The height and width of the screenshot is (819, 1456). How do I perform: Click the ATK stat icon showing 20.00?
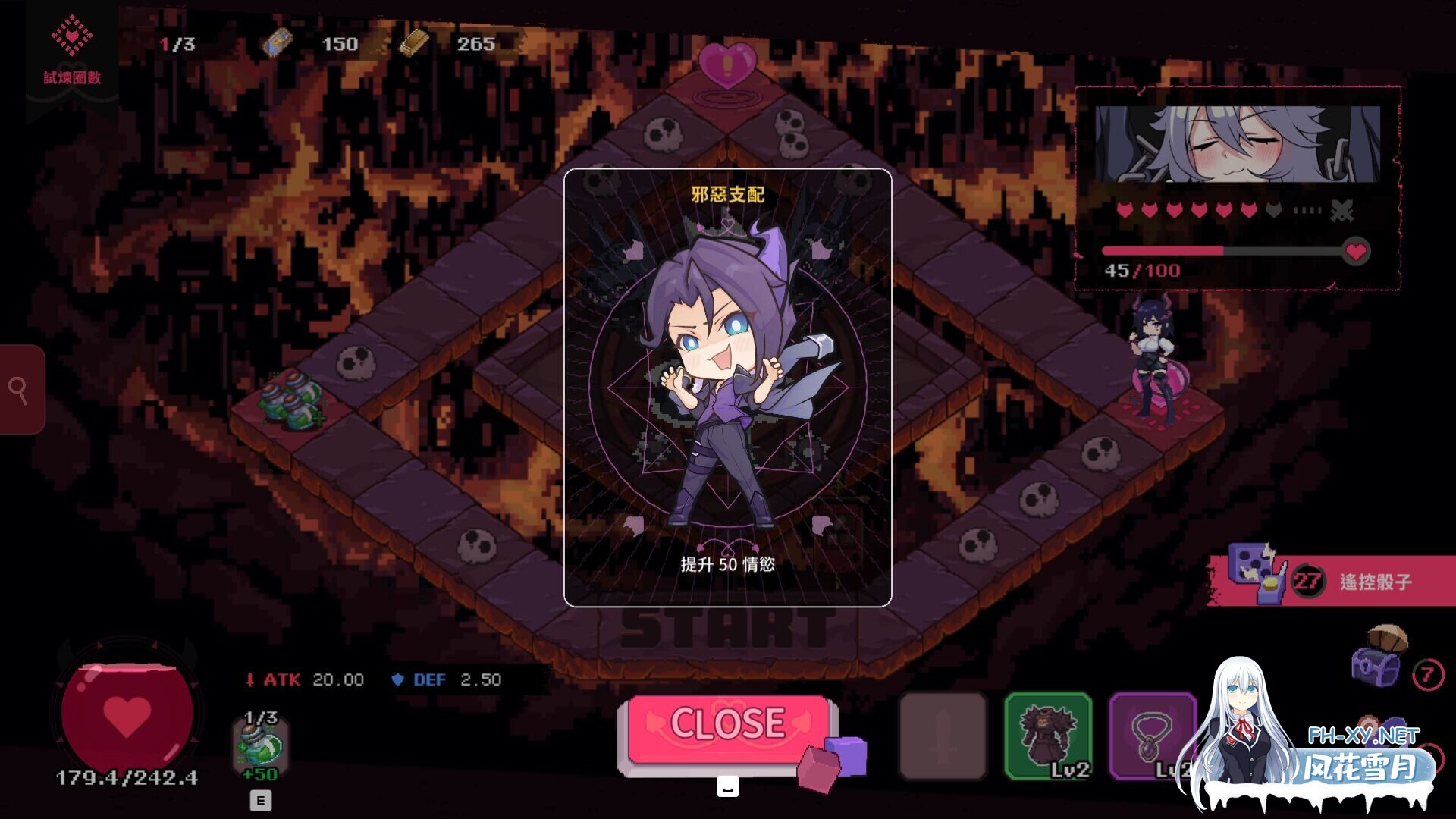[x=252, y=679]
